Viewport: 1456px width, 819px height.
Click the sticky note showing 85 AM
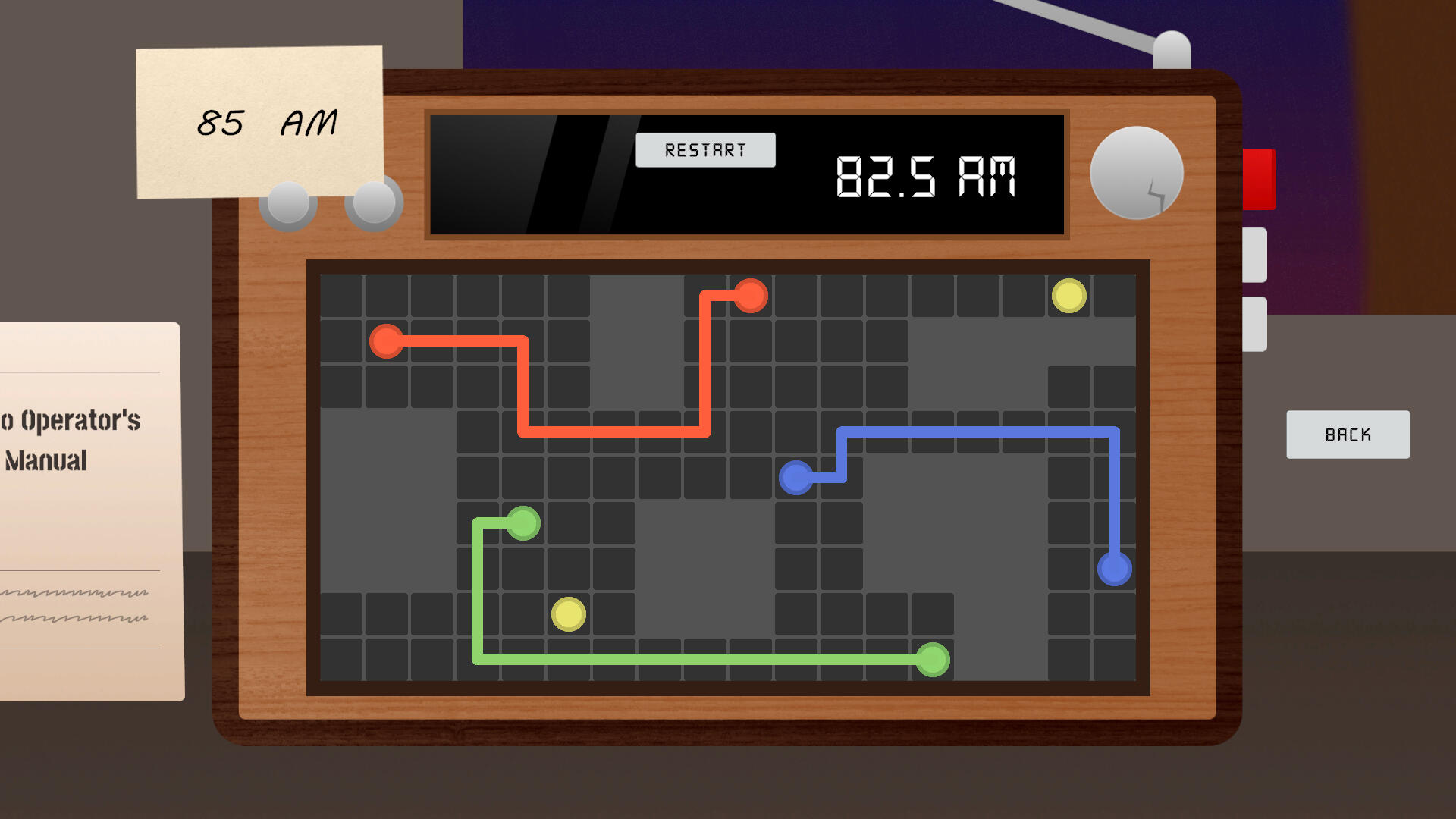258,124
